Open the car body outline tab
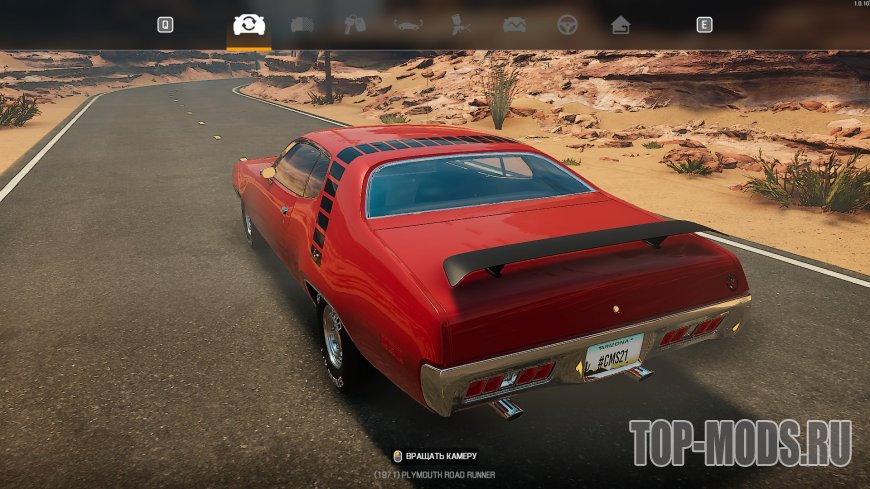 pyautogui.click(x=408, y=25)
